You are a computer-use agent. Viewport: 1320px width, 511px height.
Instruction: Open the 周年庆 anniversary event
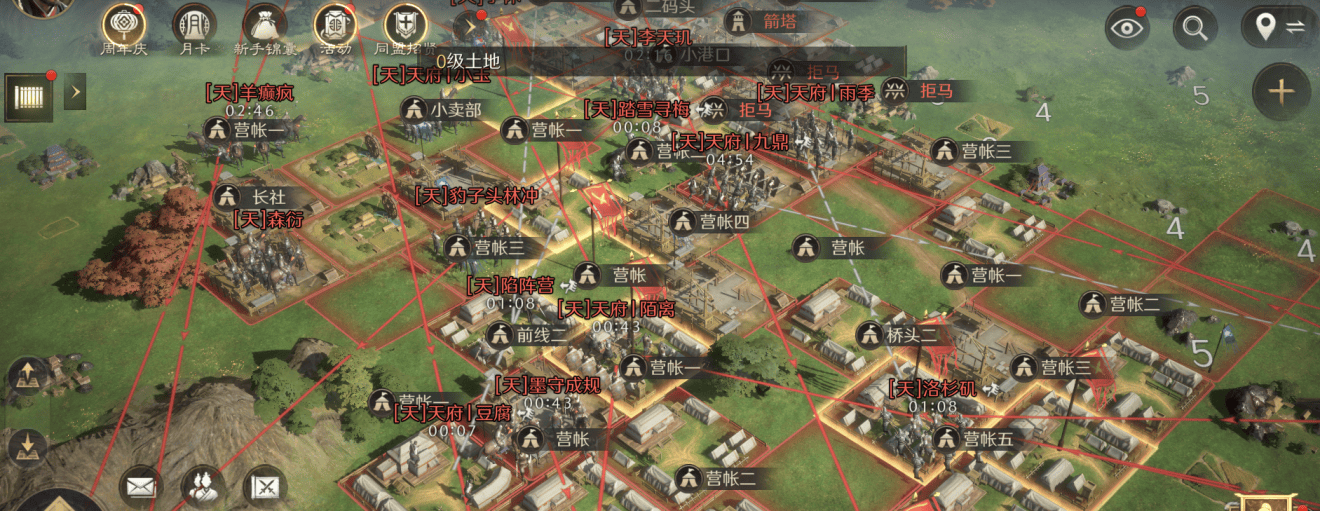124,24
